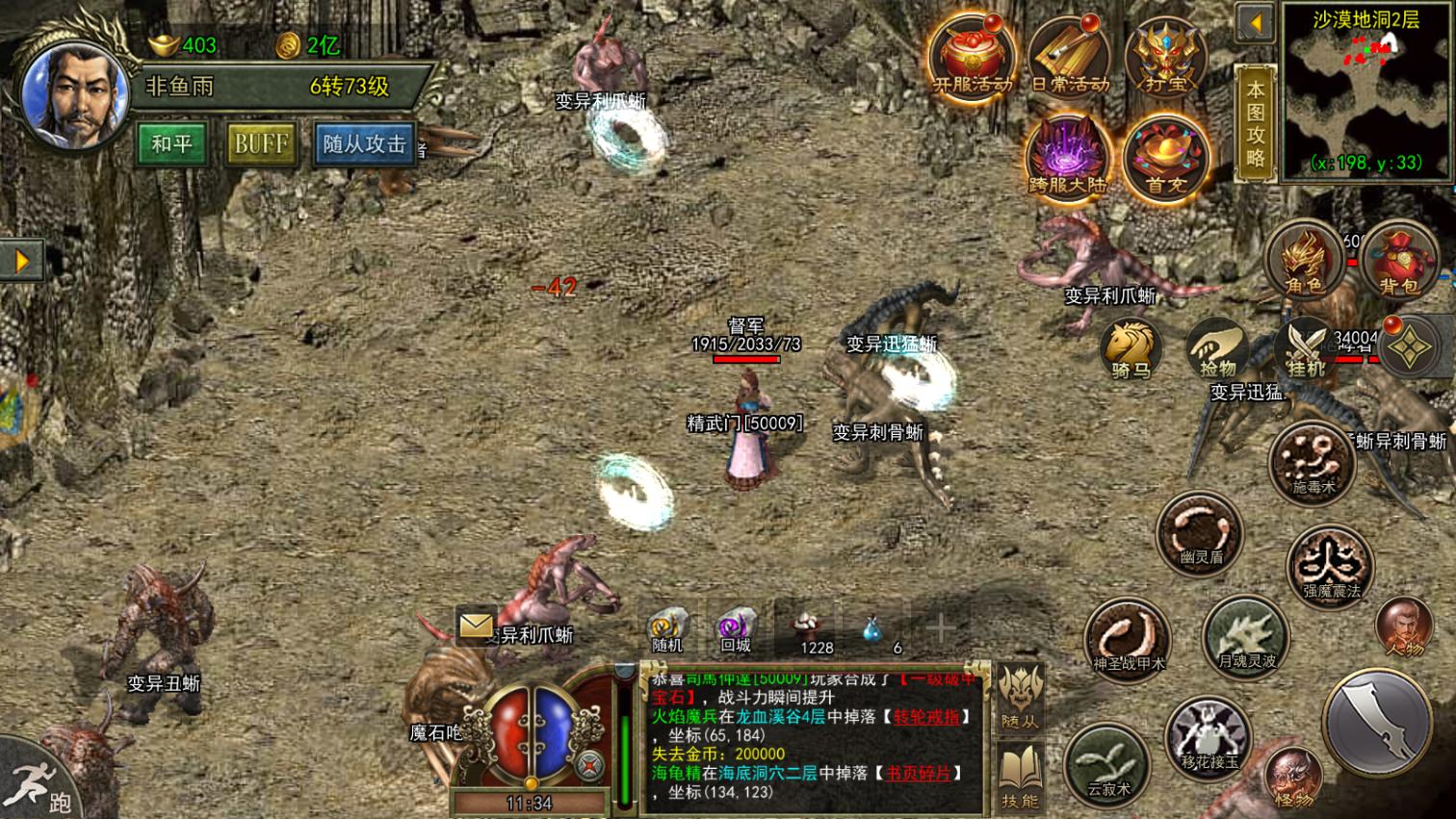This screenshot has height=819, width=1456.
Task: Tap the 随从攻击 follower attack button
Action: click(x=364, y=144)
